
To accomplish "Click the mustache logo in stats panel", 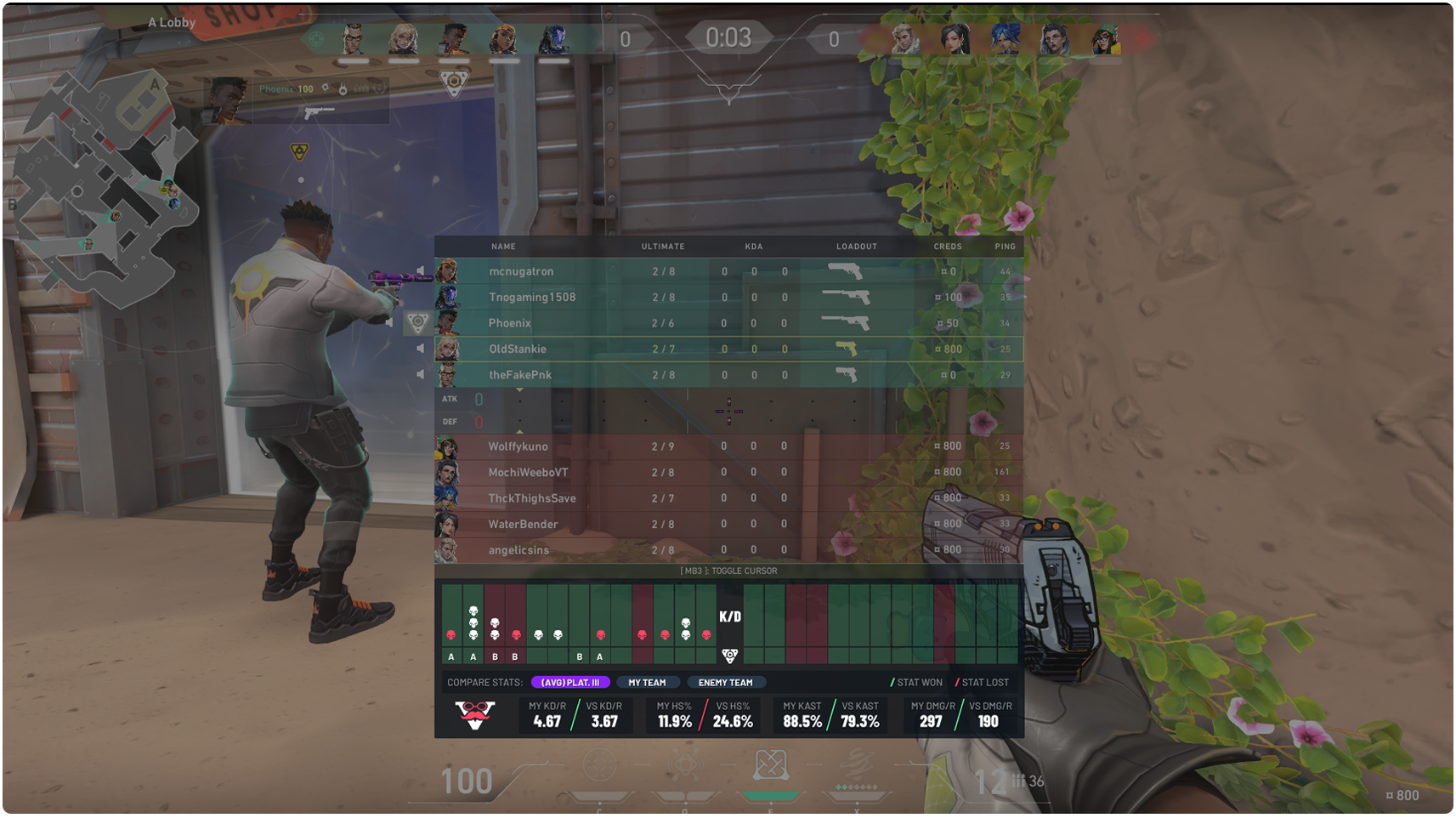I will [x=475, y=715].
